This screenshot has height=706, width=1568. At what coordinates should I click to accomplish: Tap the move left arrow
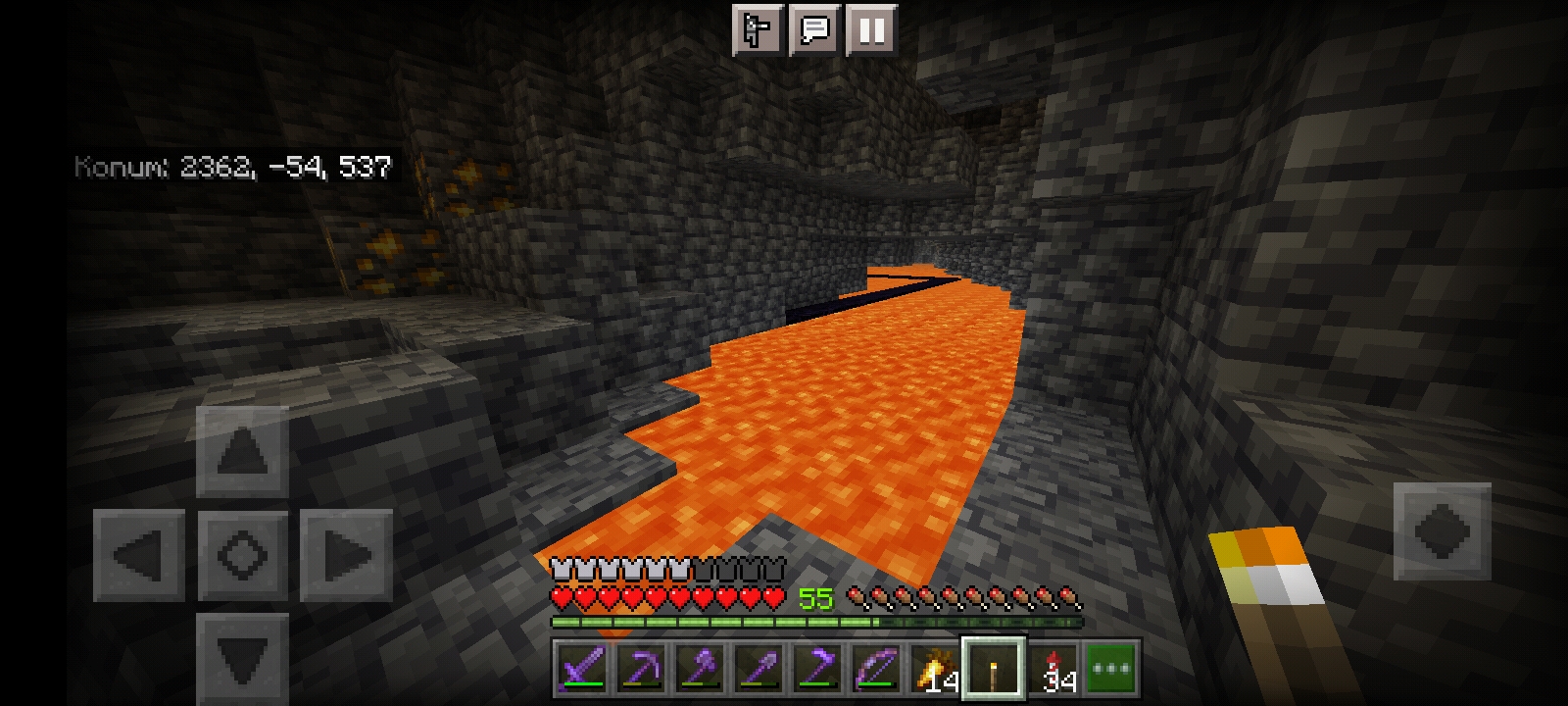tap(139, 555)
